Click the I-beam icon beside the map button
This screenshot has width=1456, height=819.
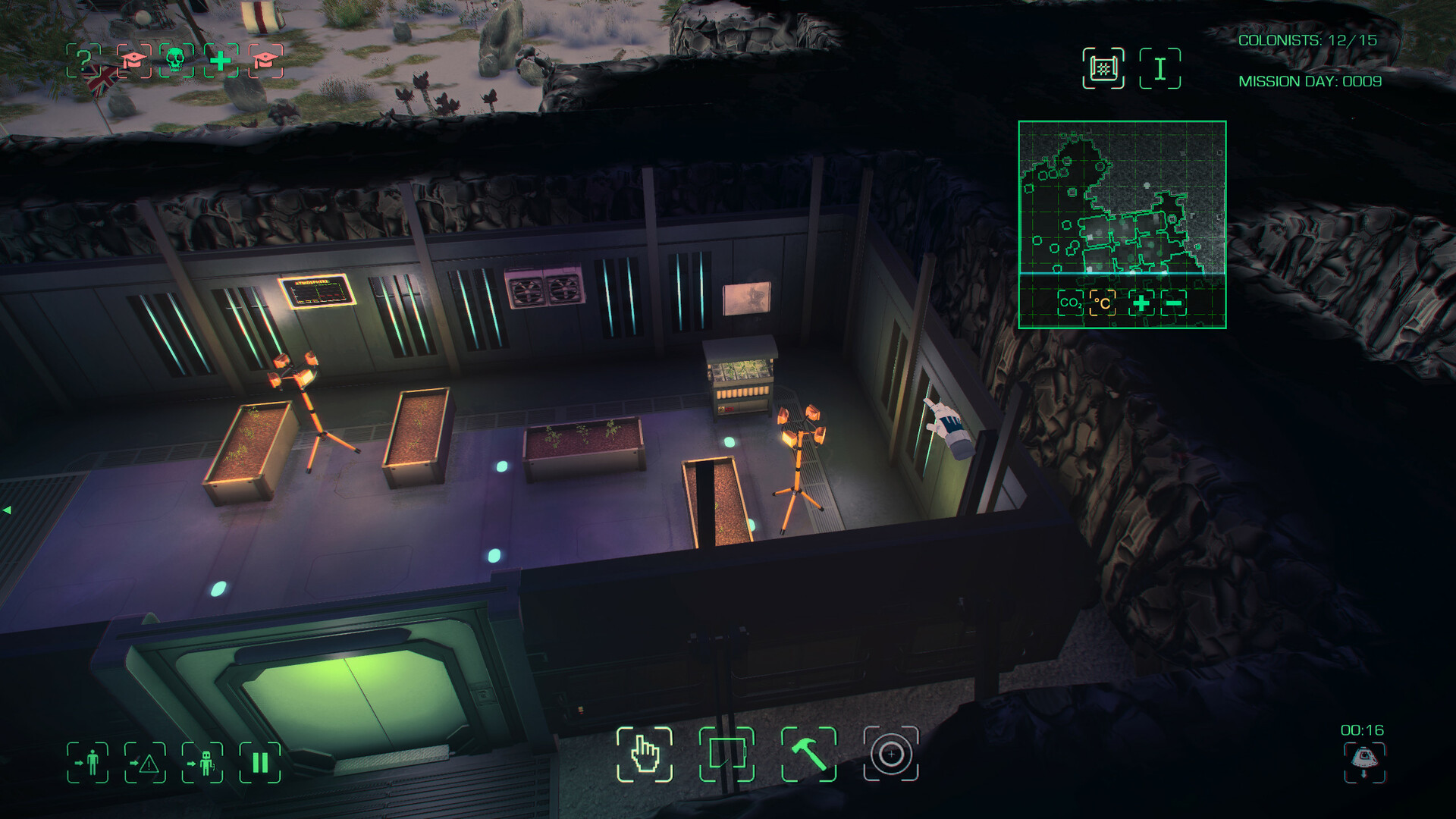[x=1159, y=68]
